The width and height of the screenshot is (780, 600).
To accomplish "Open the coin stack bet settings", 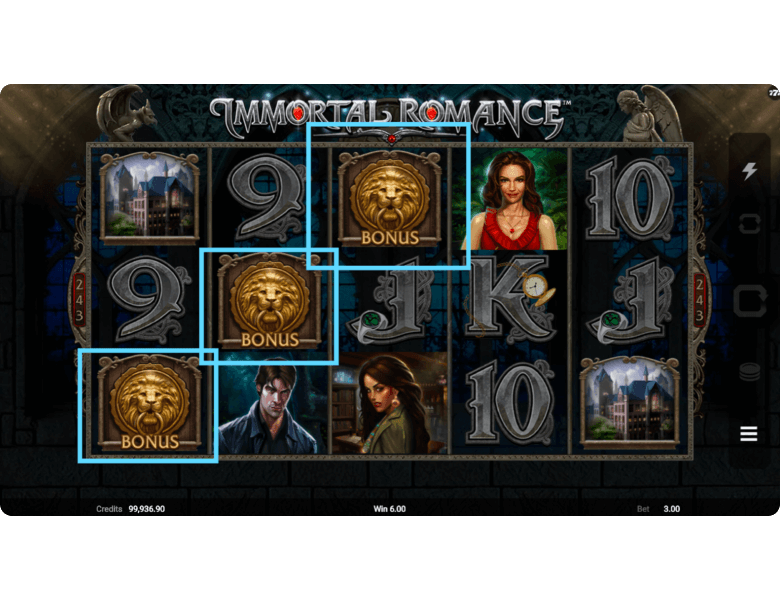I will (x=749, y=372).
